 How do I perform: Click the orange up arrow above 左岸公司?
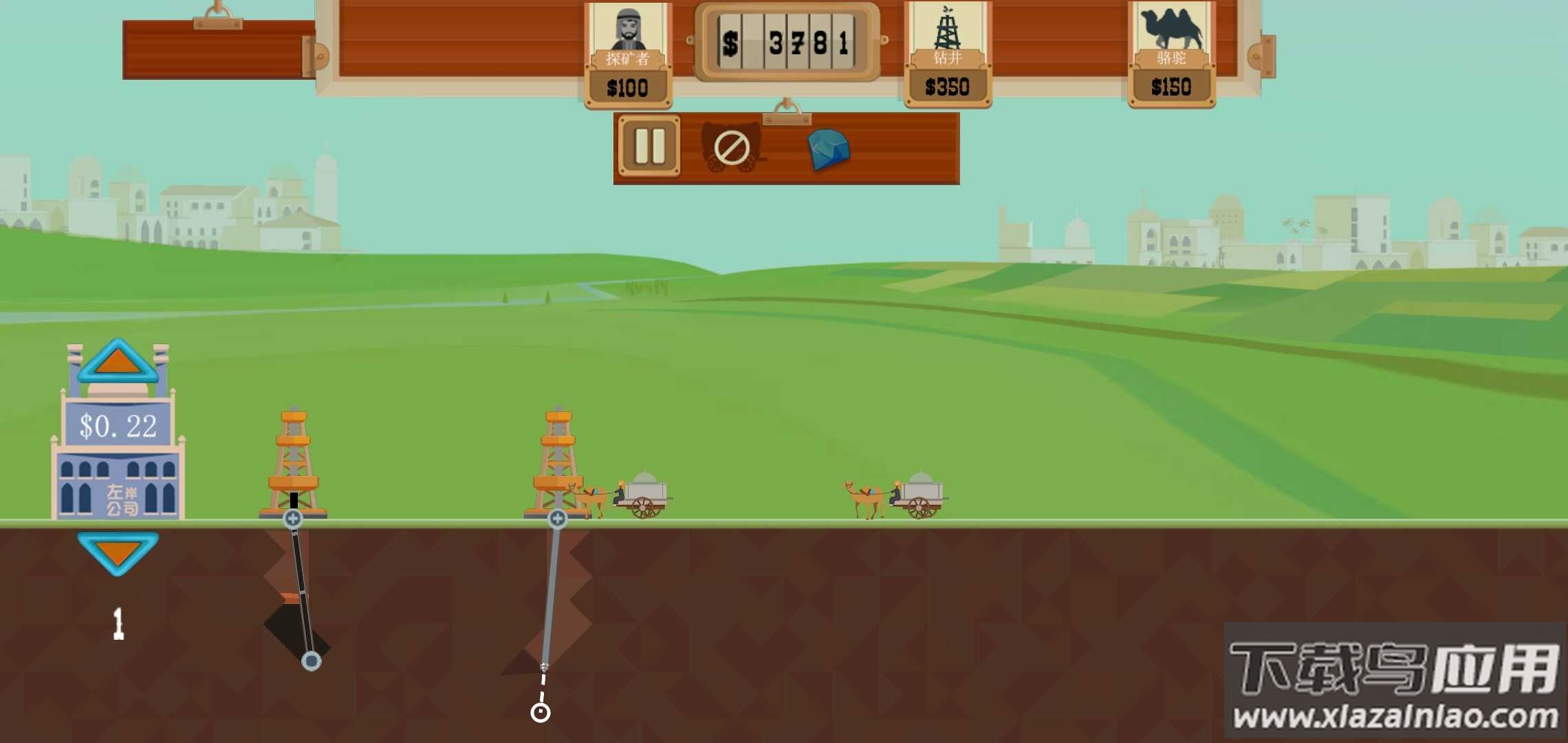click(118, 361)
